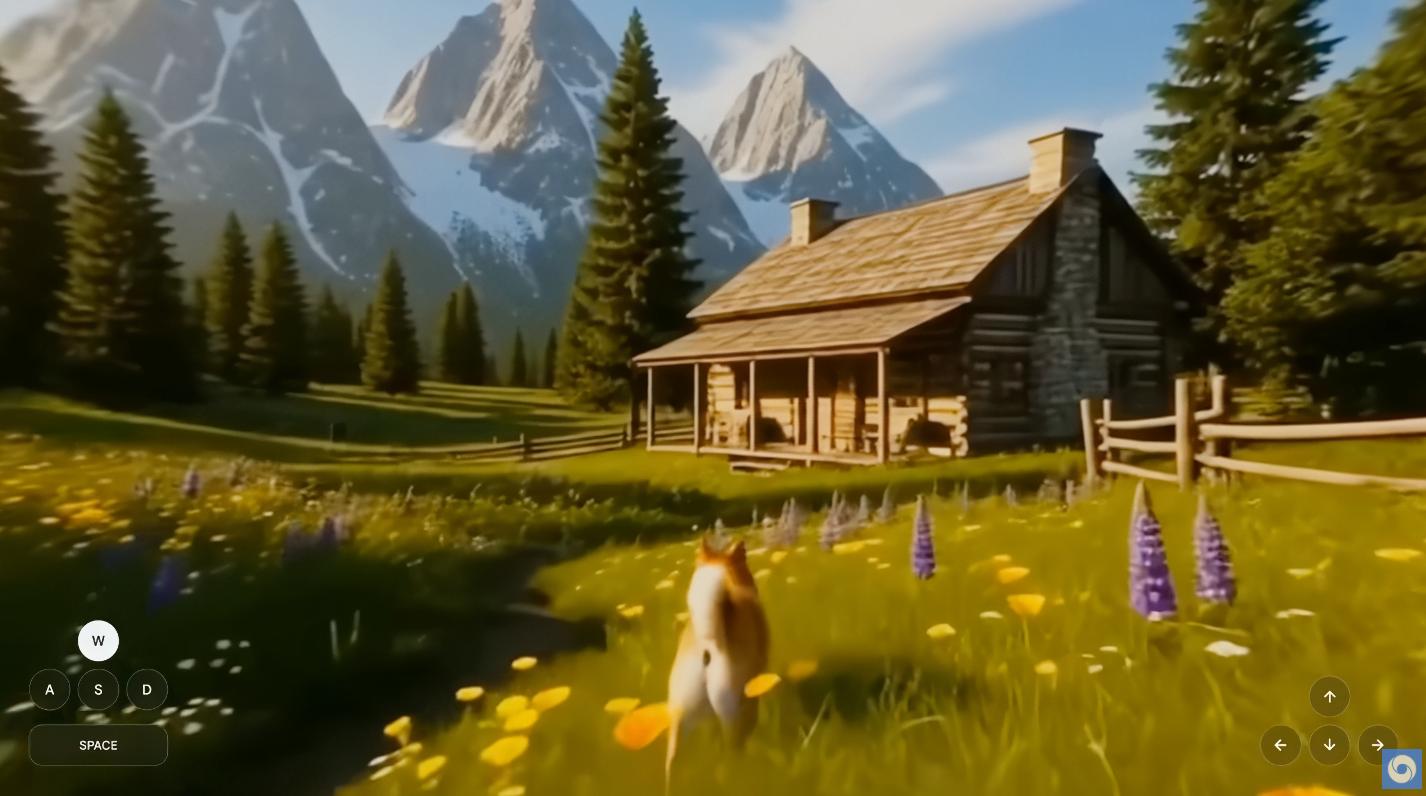Click the up arrow camera button
1426x796 pixels.
[x=1329, y=697]
